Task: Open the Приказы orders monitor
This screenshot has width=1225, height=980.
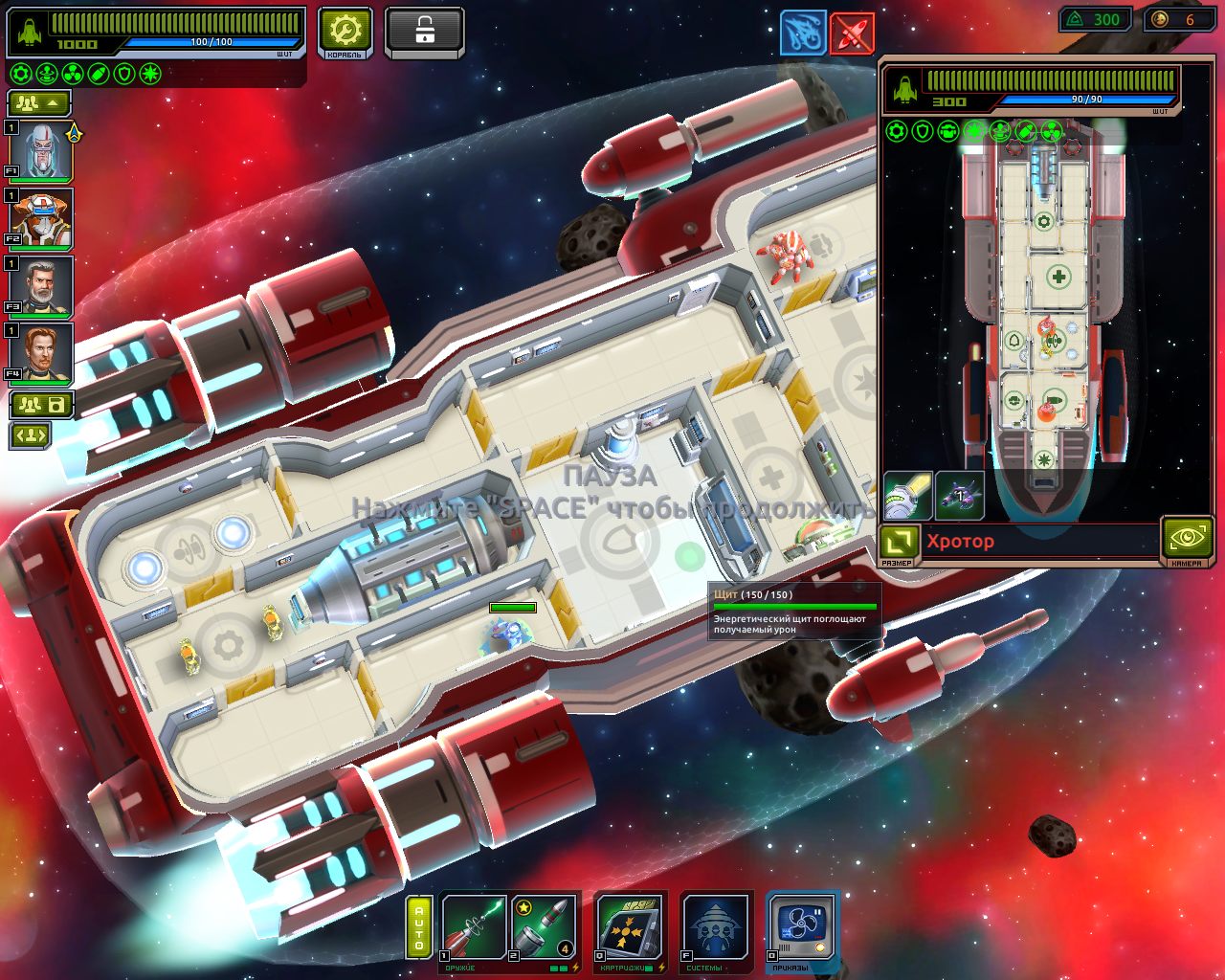Action: click(x=802, y=926)
